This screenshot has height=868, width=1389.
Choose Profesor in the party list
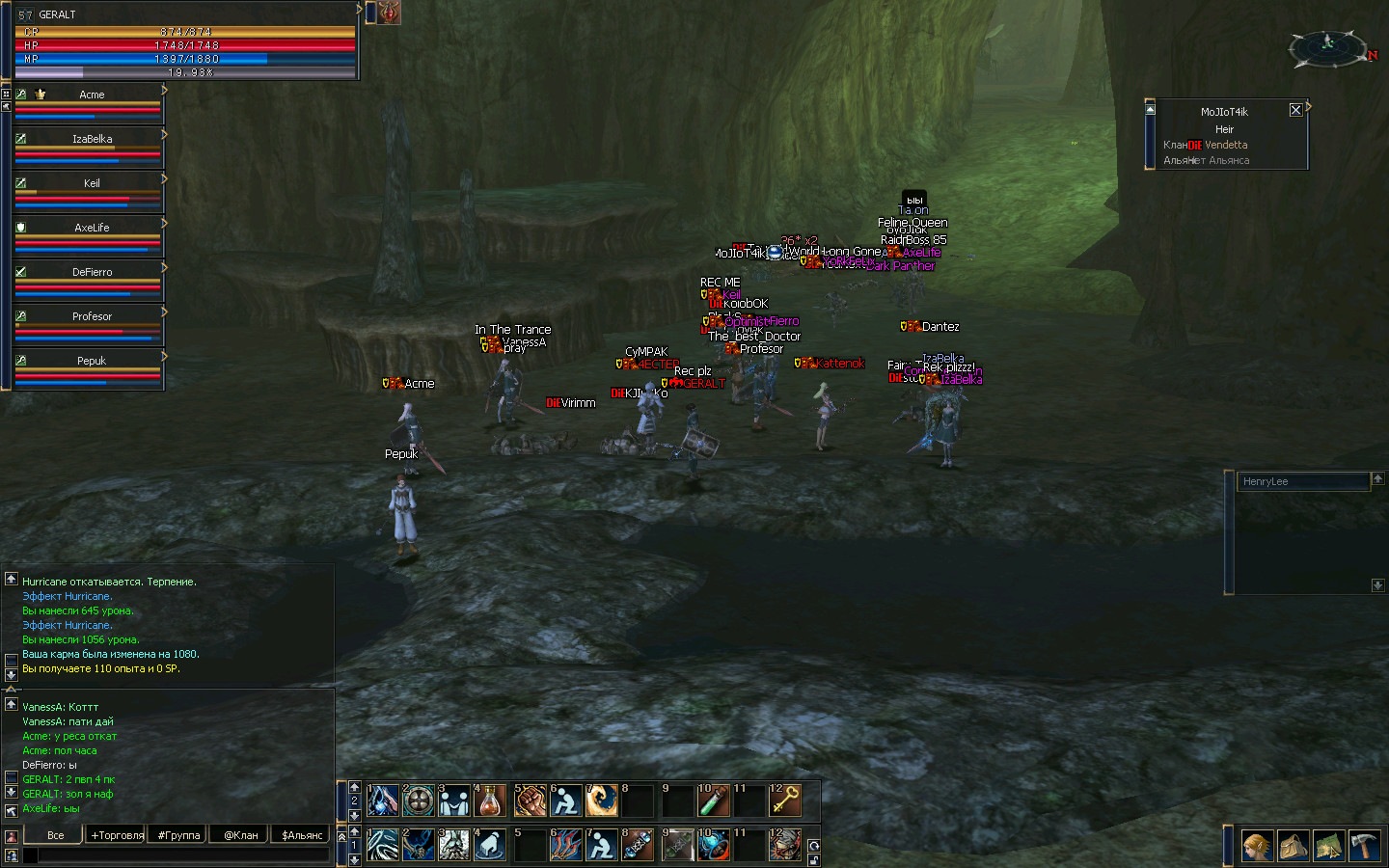tap(92, 316)
